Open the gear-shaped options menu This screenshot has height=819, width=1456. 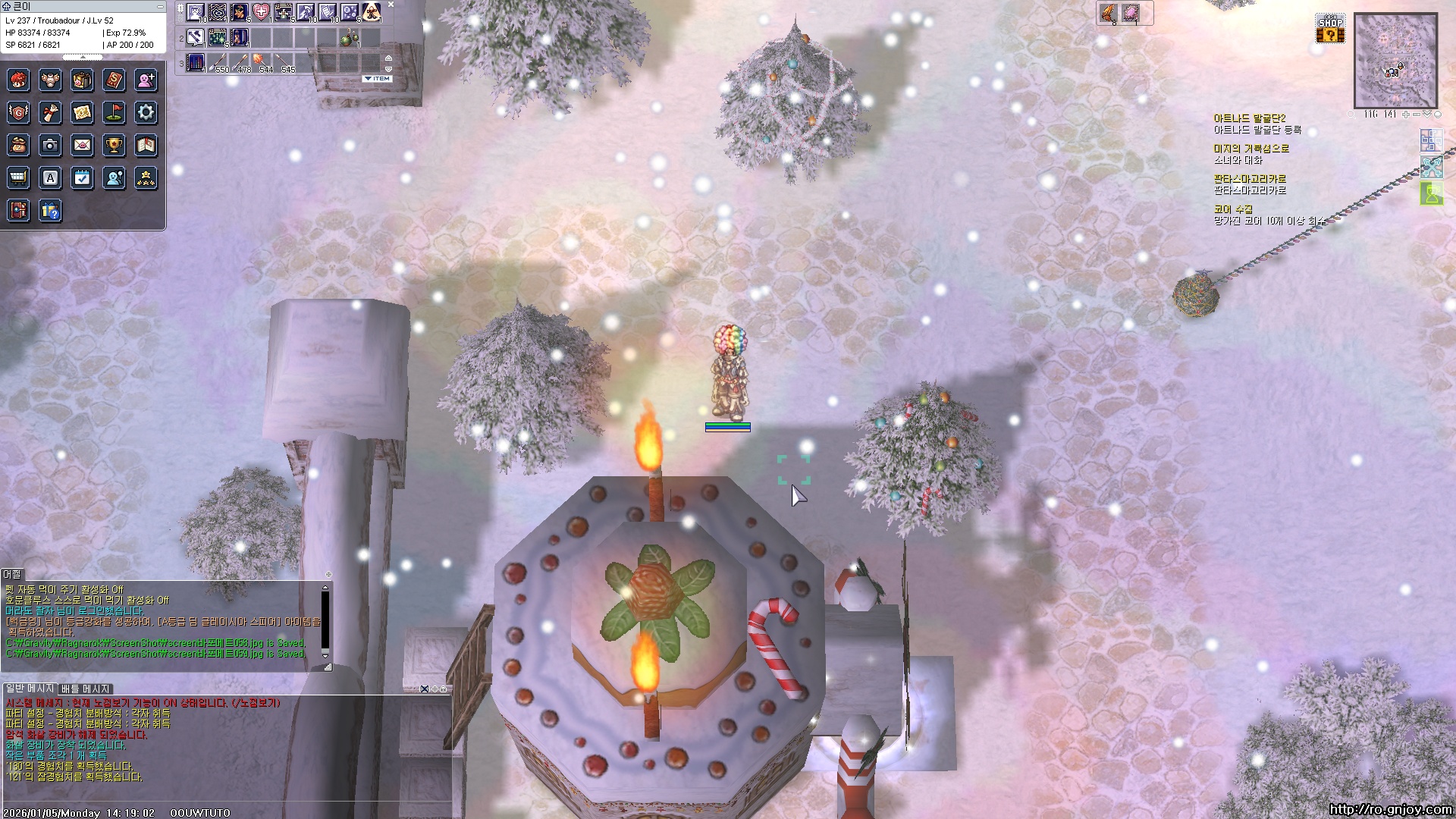146,113
